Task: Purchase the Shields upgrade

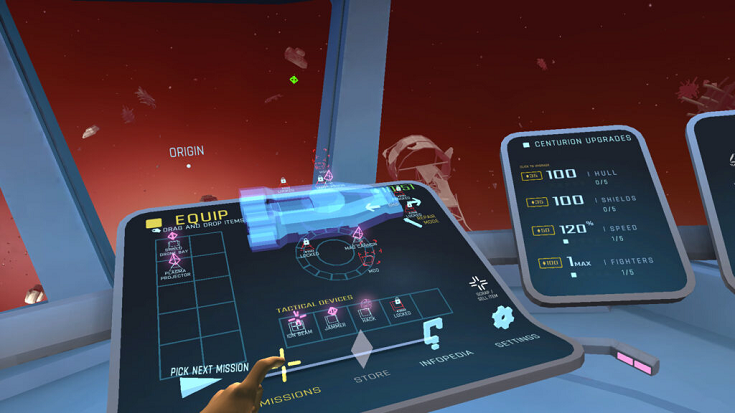Action: [536, 201]
